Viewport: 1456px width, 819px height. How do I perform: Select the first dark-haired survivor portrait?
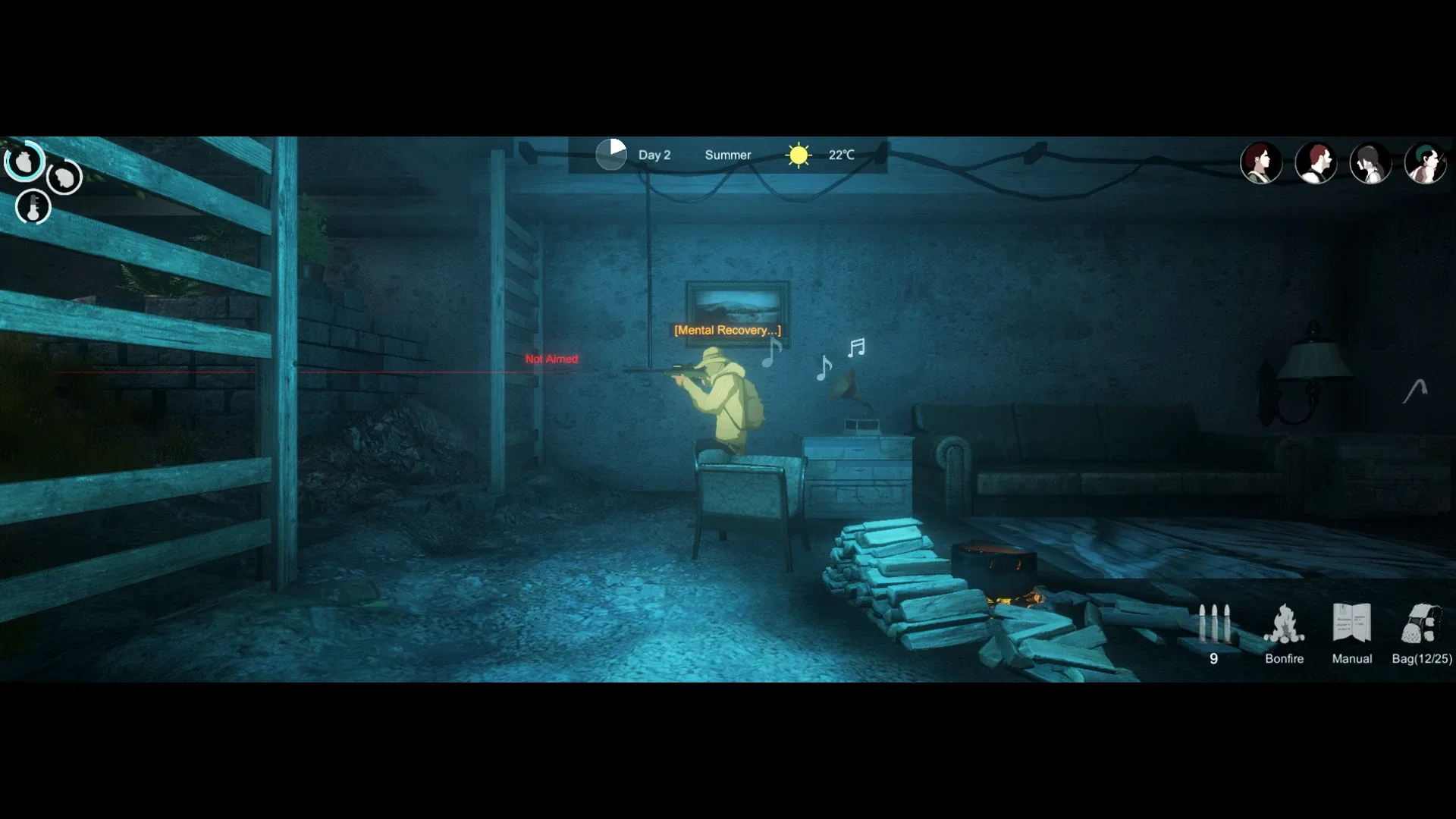tap(1263, 163)
